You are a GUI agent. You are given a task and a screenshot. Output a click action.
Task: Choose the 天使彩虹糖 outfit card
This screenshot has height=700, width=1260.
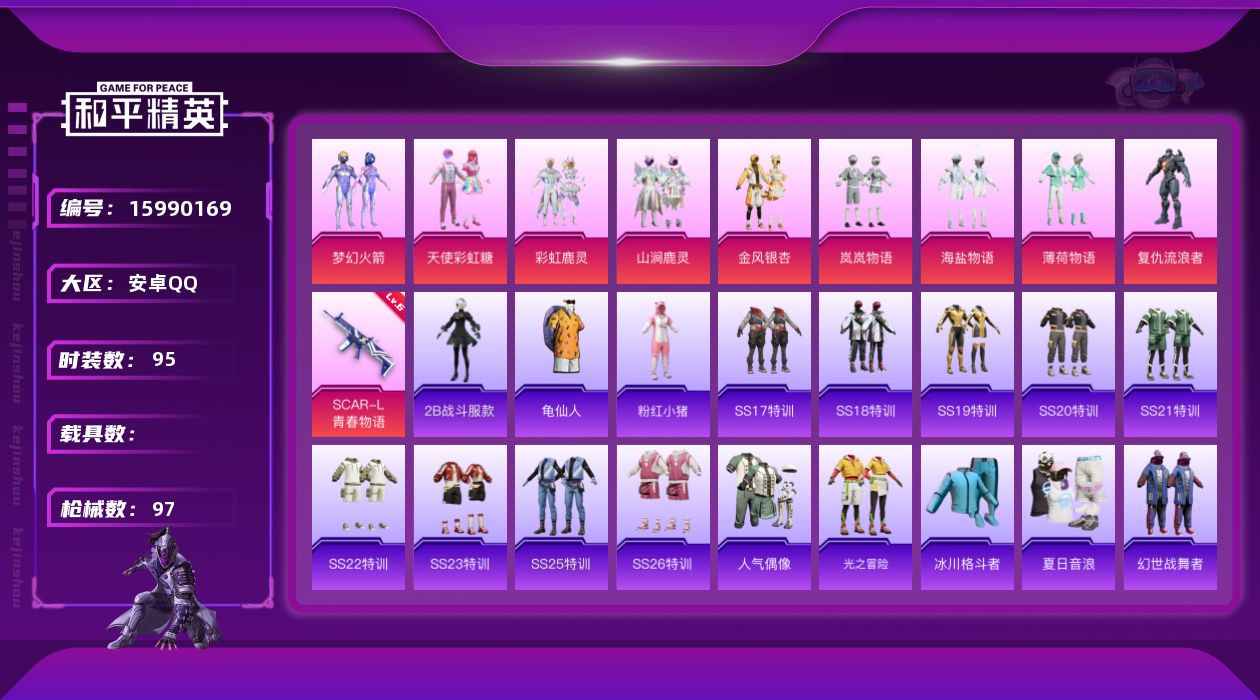tap(460, 210)
